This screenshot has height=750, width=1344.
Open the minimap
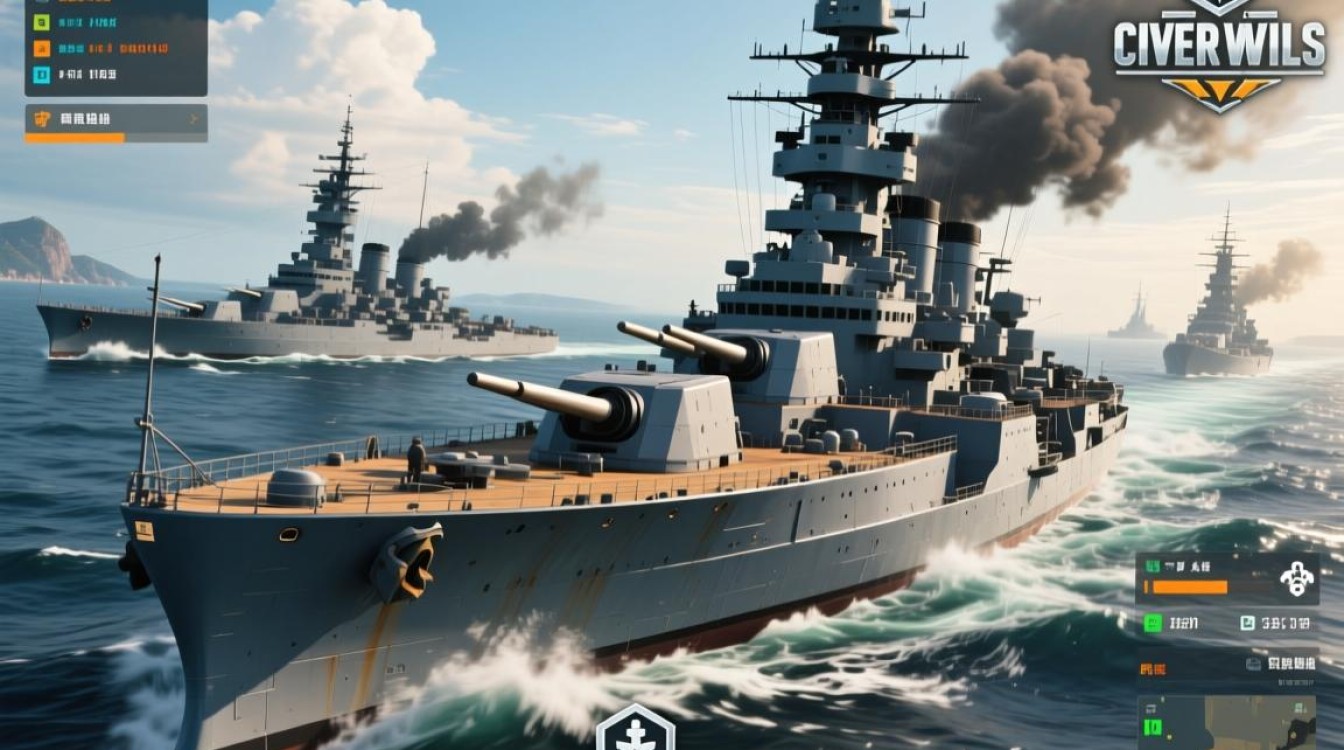pos(1228,722)
